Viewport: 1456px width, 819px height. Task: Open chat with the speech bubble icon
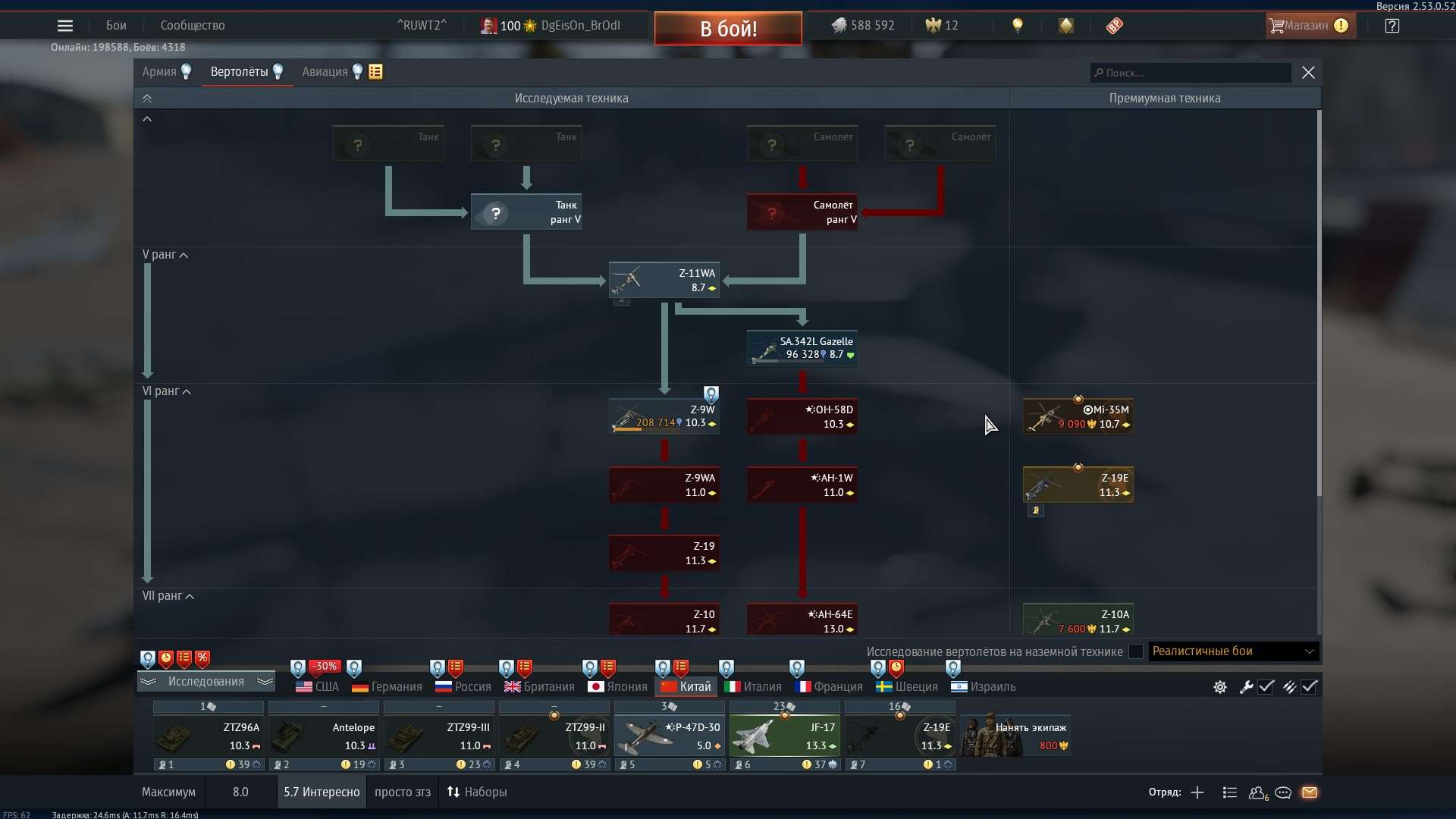point(1283,792)
